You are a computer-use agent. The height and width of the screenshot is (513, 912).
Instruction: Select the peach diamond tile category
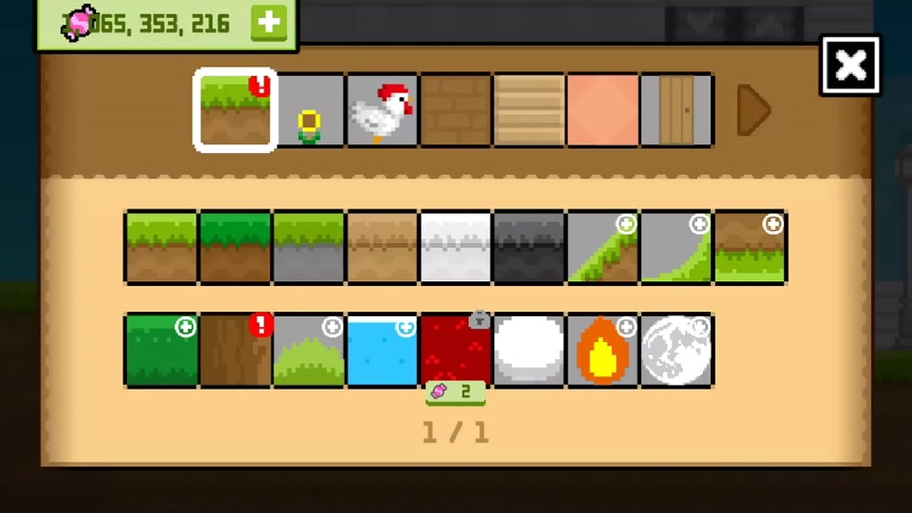coord(603,110)
